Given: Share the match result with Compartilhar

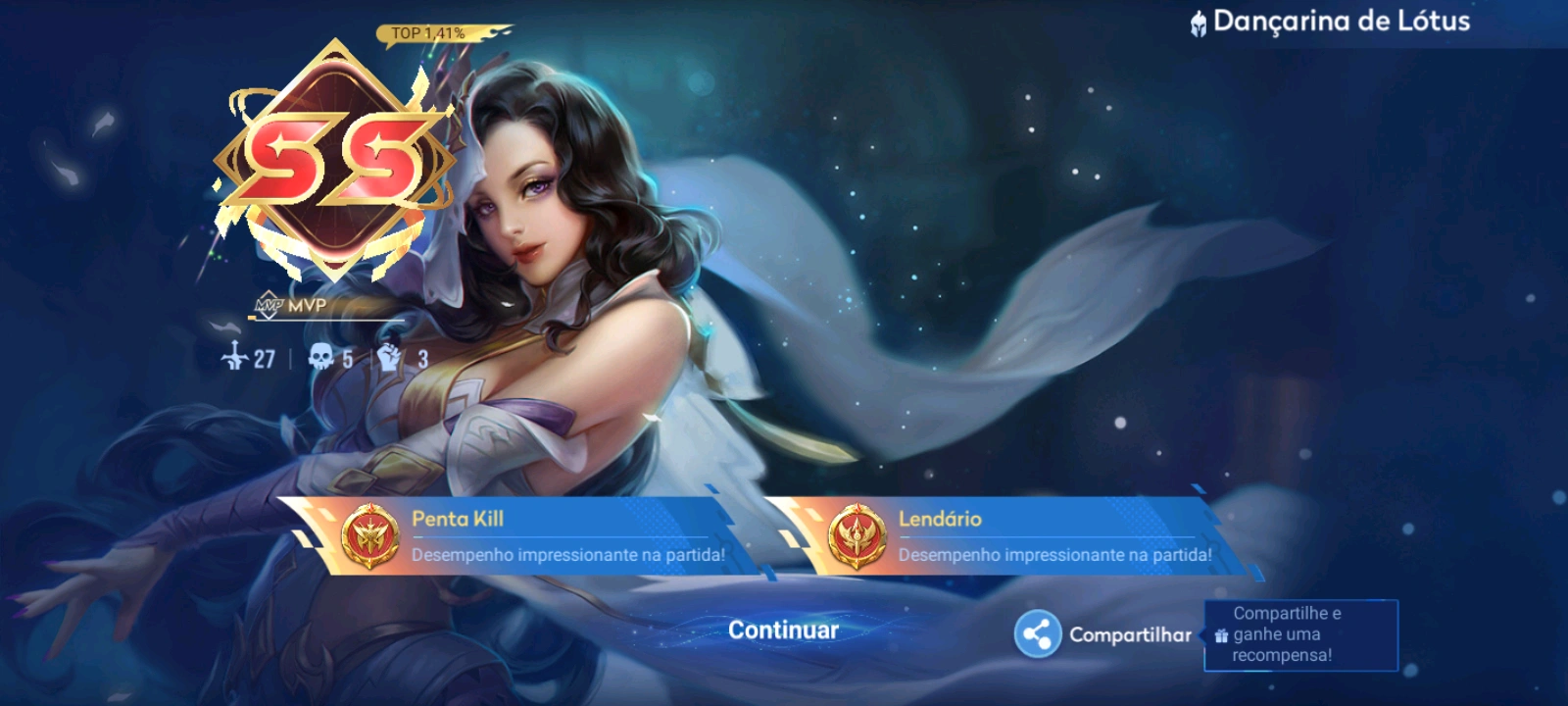Looking at the screenshot, I should 1103,634.
